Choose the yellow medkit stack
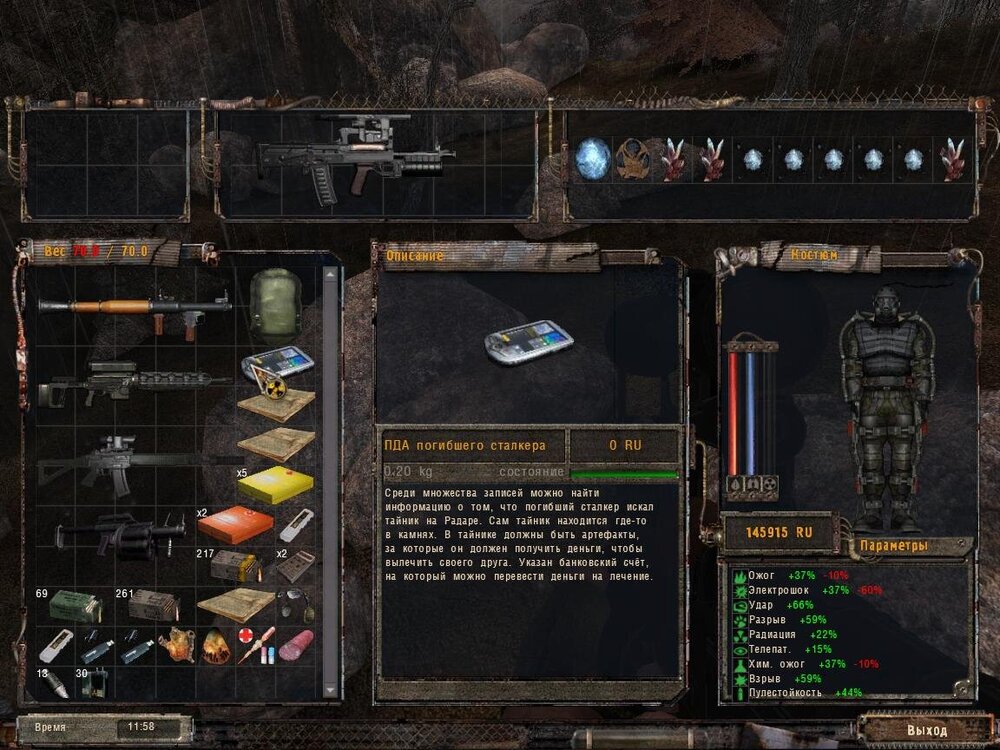 click(x=276, y=484)
